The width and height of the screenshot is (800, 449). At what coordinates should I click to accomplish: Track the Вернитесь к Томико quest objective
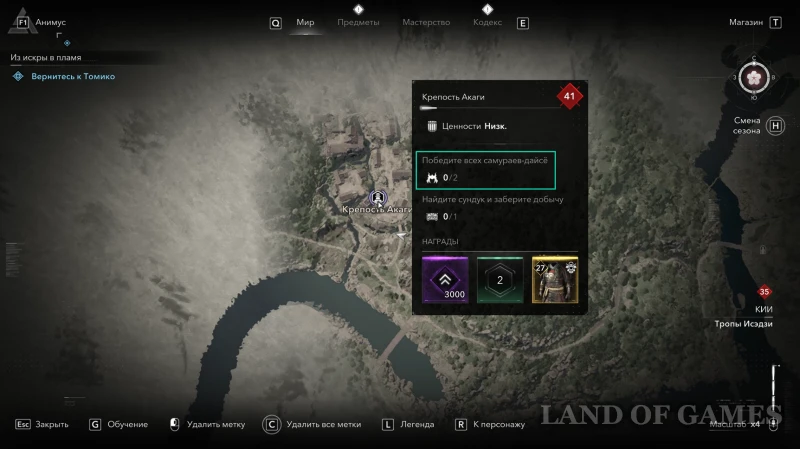(72, 76)
